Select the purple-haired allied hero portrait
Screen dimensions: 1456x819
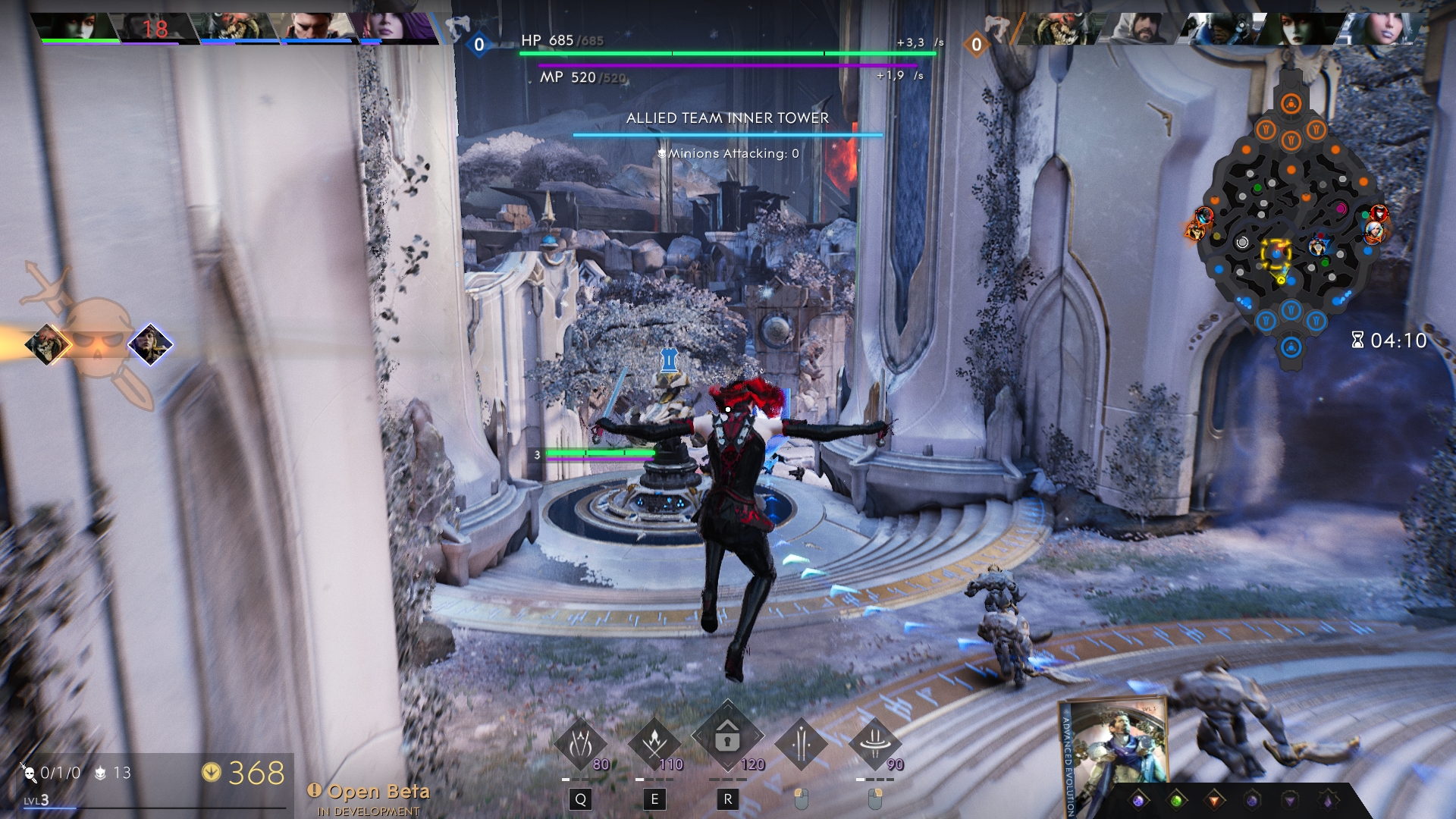(394, 27)
